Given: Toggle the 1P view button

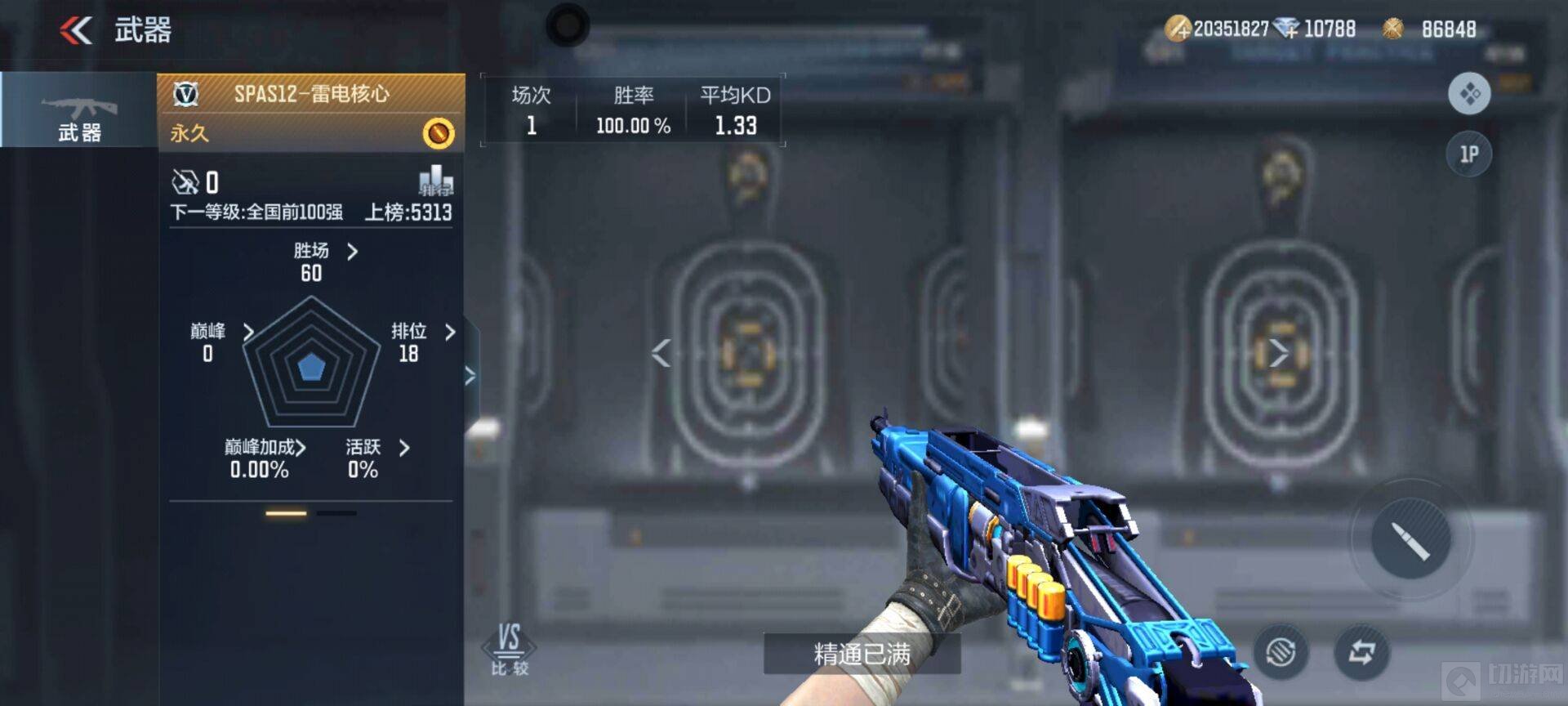Looking at the screenshot, I should (1469, 154).
